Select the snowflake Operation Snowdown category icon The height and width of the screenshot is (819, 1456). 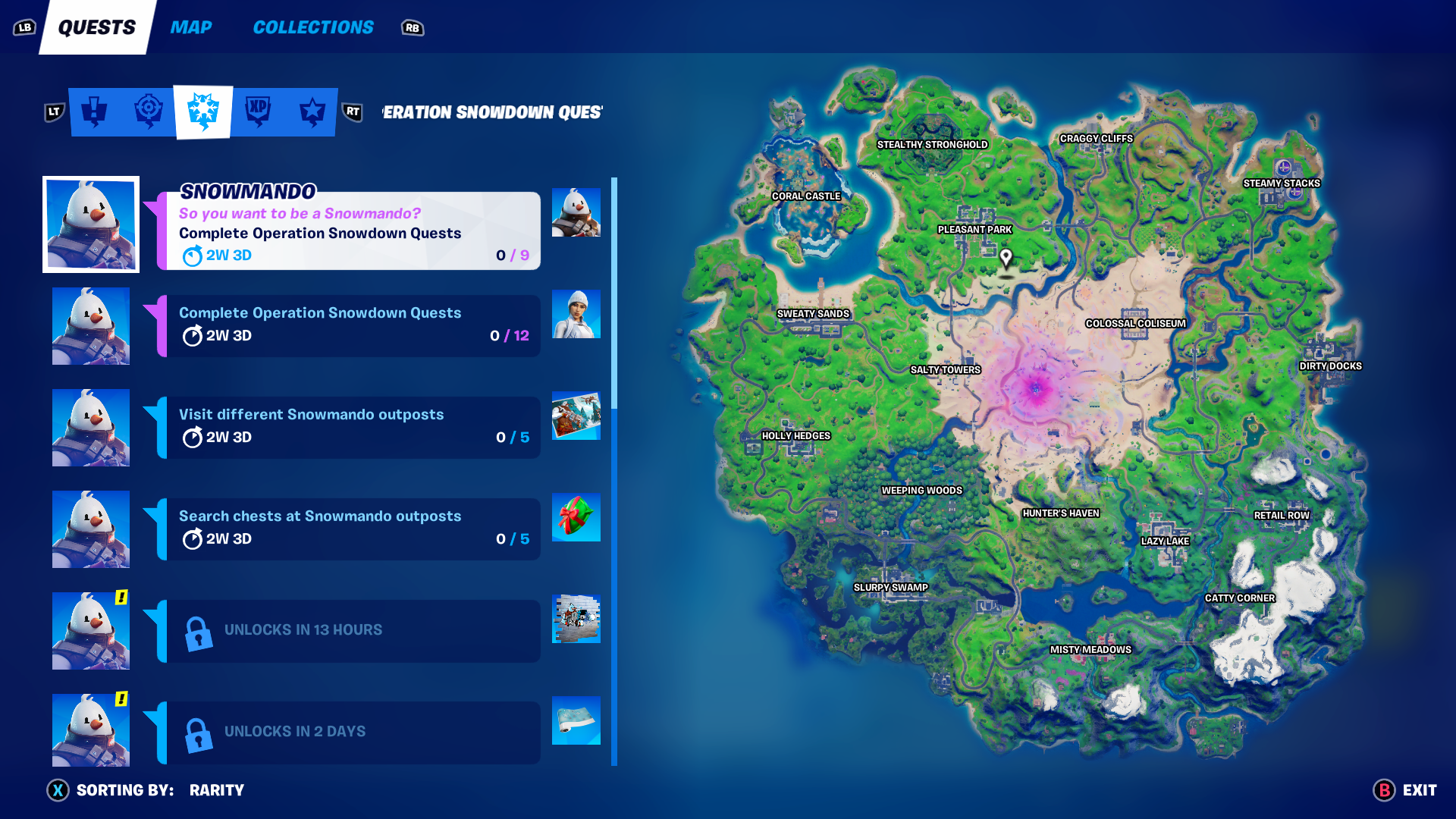[202, 111]
